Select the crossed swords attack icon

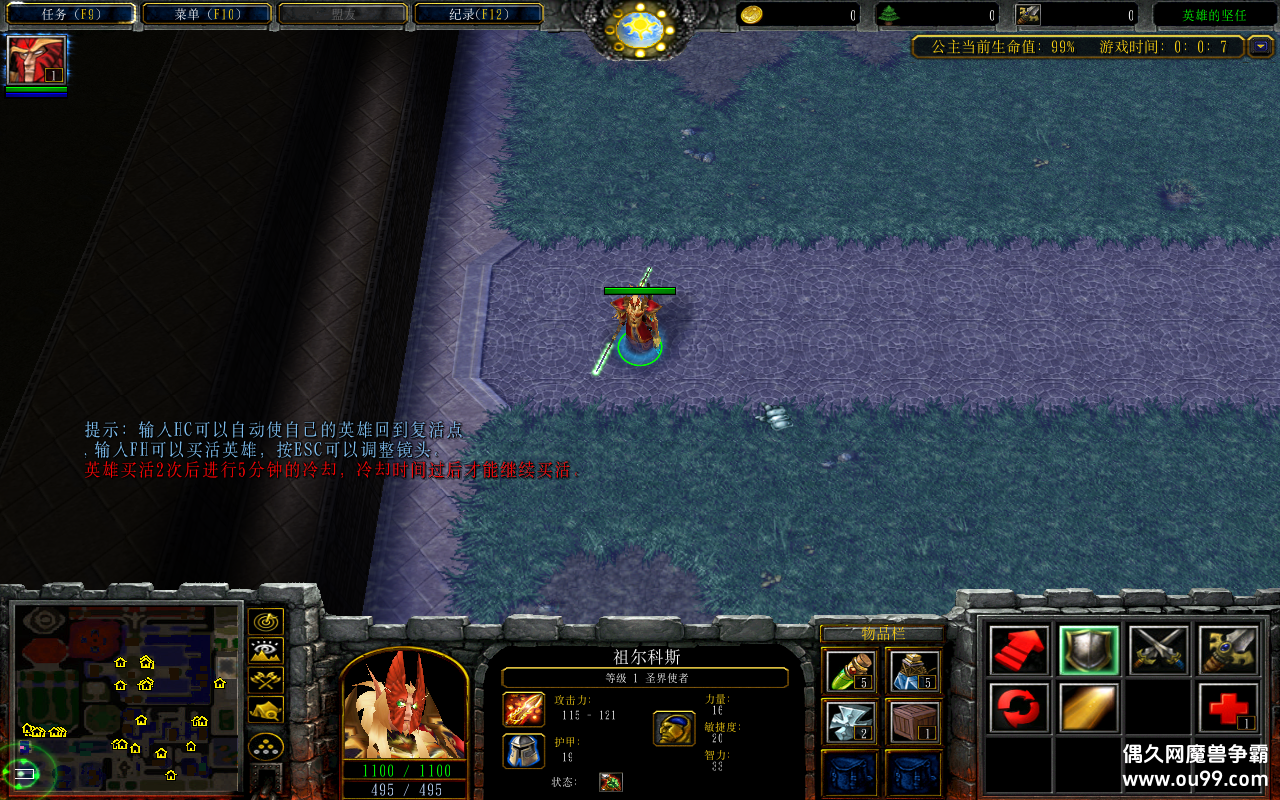point(1158,648)
